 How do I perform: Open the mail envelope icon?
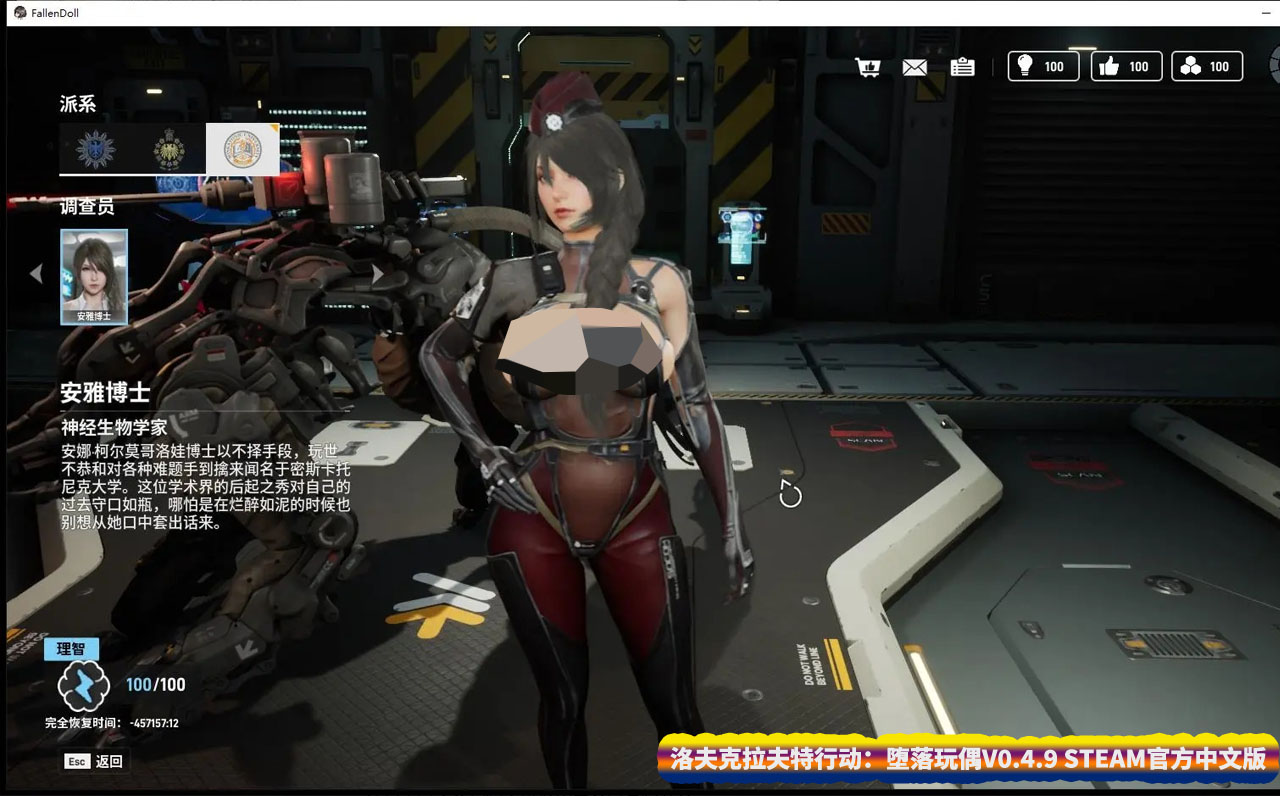tap(914, 66)
